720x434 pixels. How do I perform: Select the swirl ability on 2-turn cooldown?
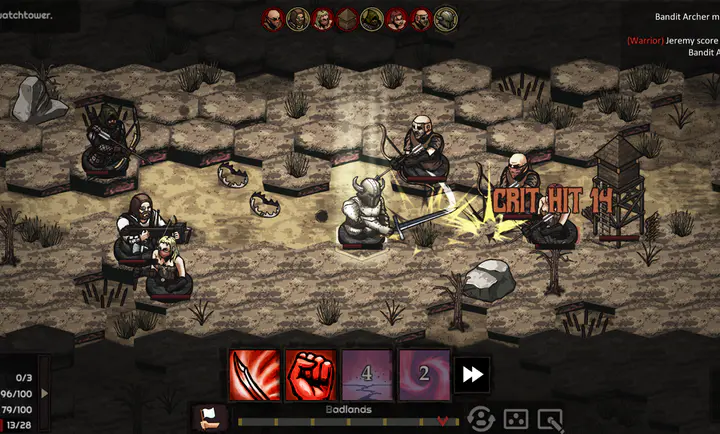click(x=423, y=374)
